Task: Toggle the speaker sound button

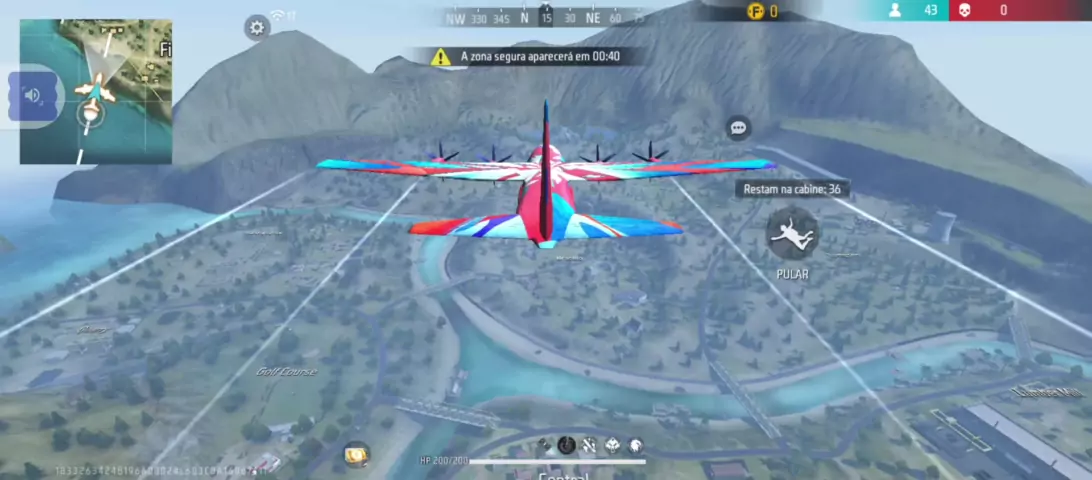Action: 32,95
